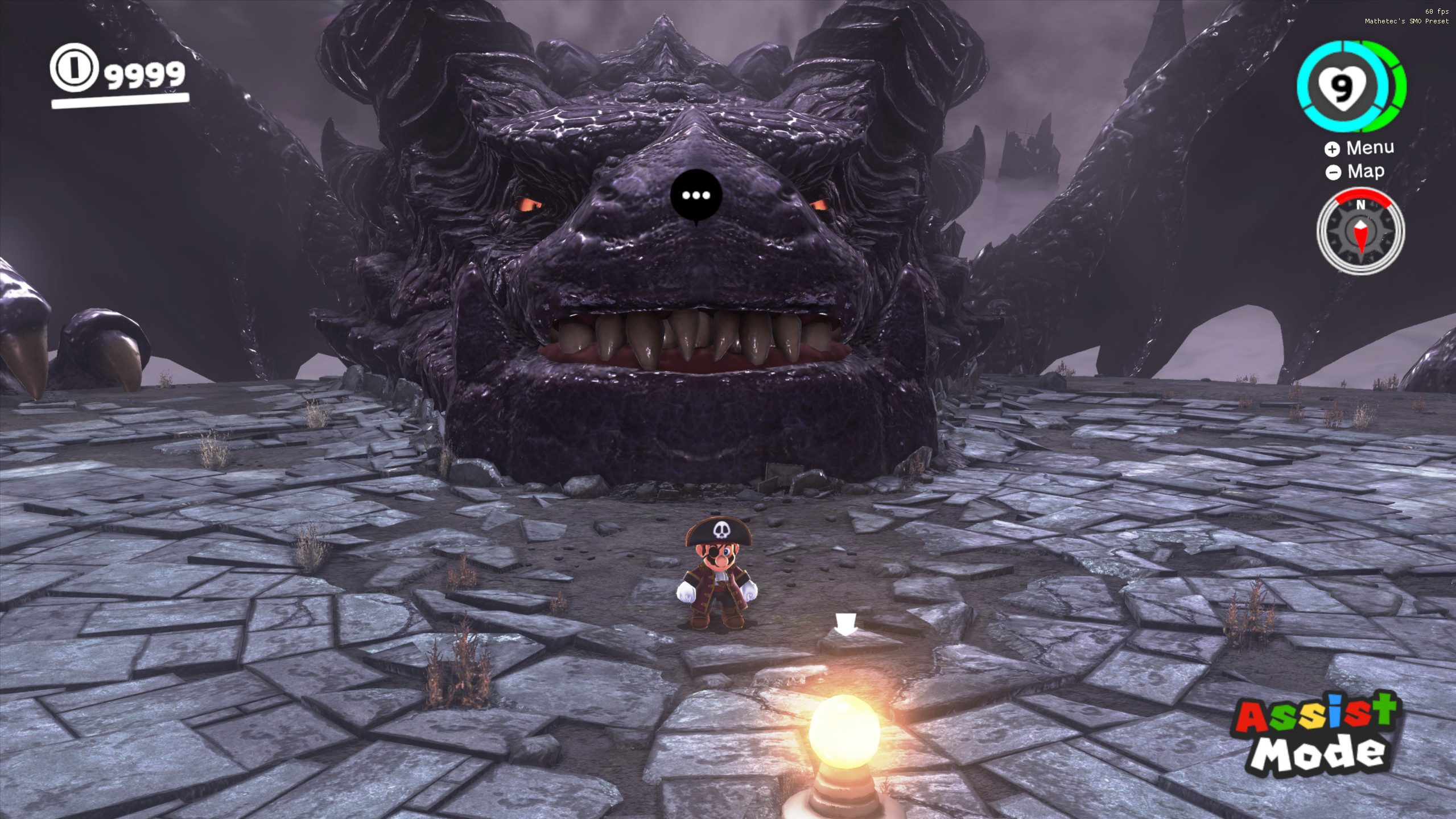Open the Menu from the HUD label

[1359, 148]
